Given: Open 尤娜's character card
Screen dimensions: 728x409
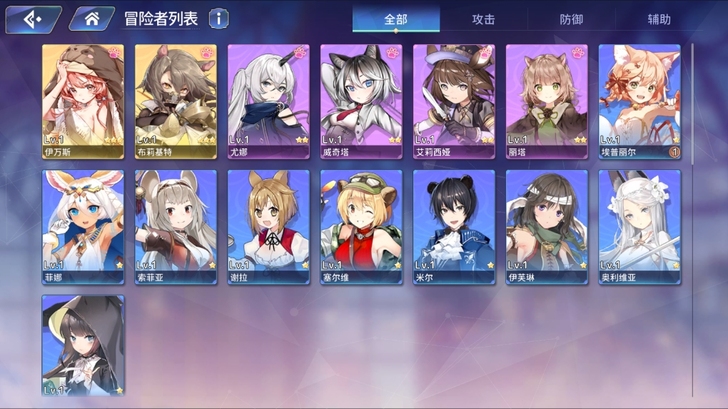Looking at the screenshot, I should pyautogui.click(x=268, y=100).
